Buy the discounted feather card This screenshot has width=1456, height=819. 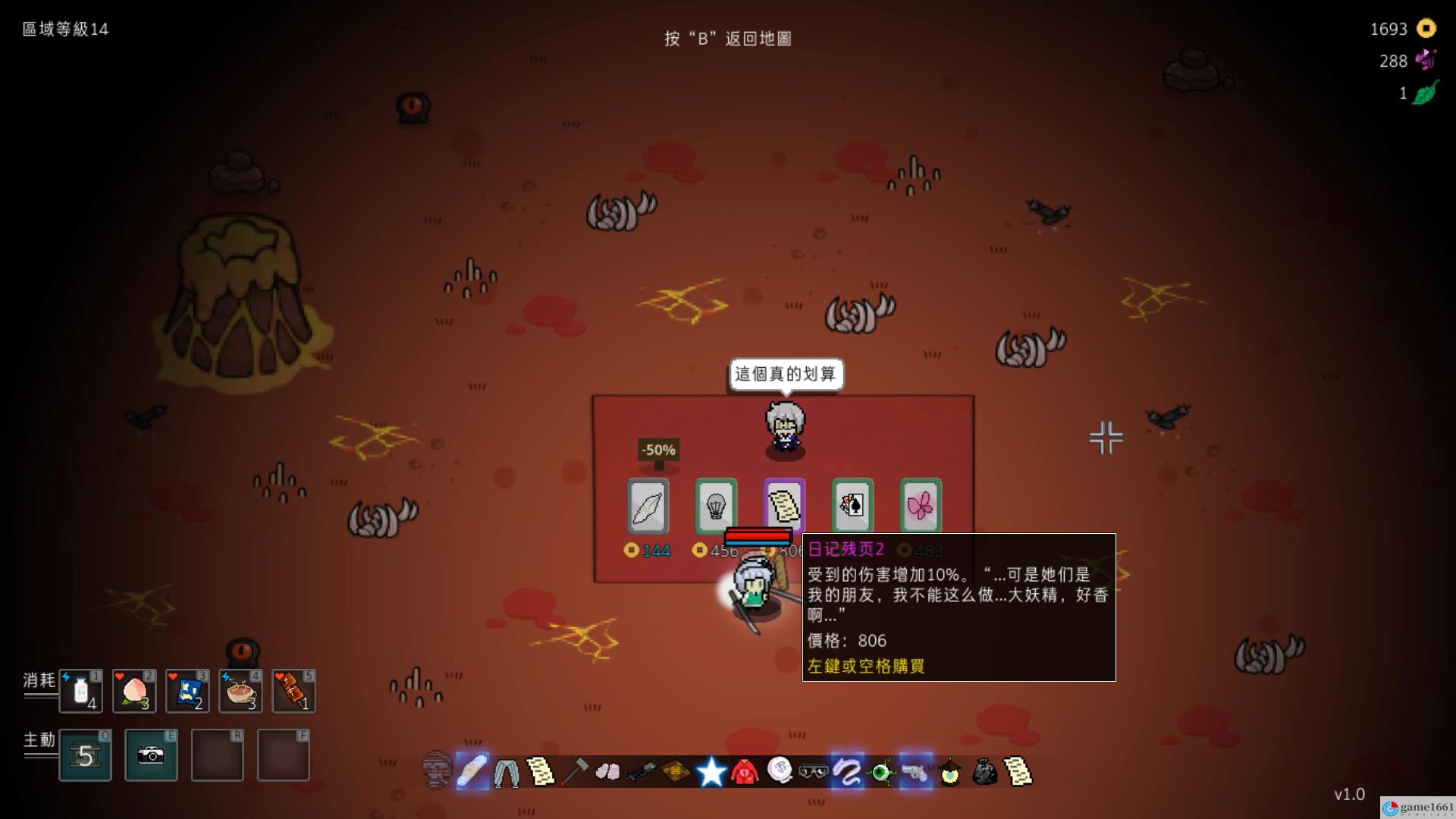coord(648,506)
